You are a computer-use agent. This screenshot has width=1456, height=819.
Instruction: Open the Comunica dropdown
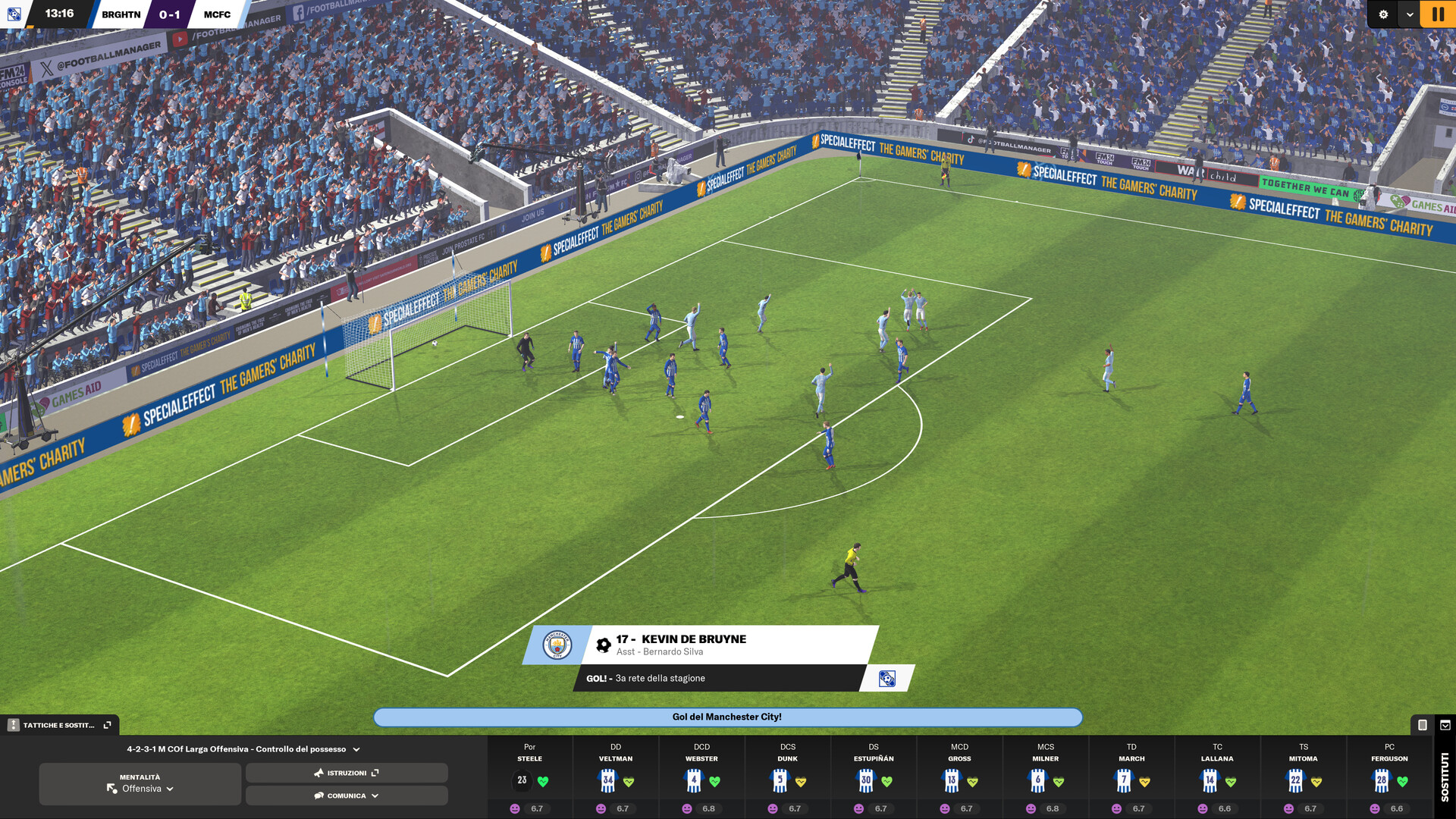pyautogui.click(x=347, y=795)
